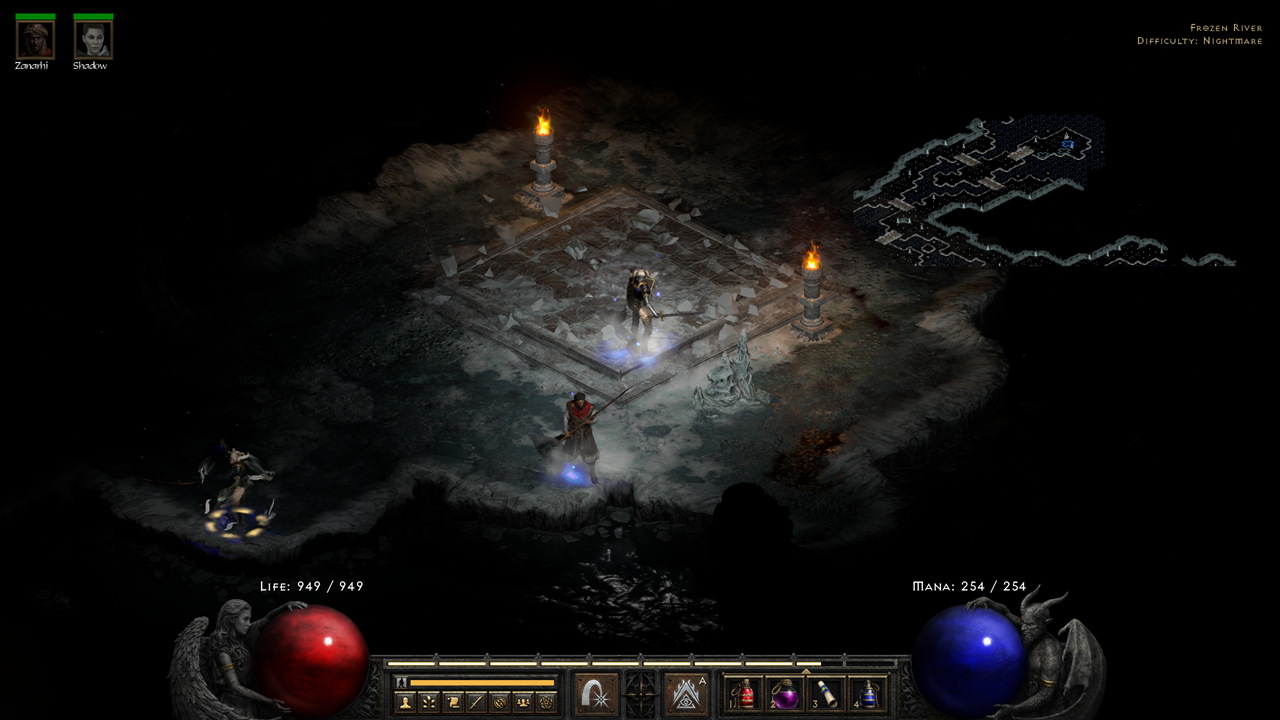
Task: Use the scroll in belt slot 3
Action: pyautogui.click(x=826, y=694)
